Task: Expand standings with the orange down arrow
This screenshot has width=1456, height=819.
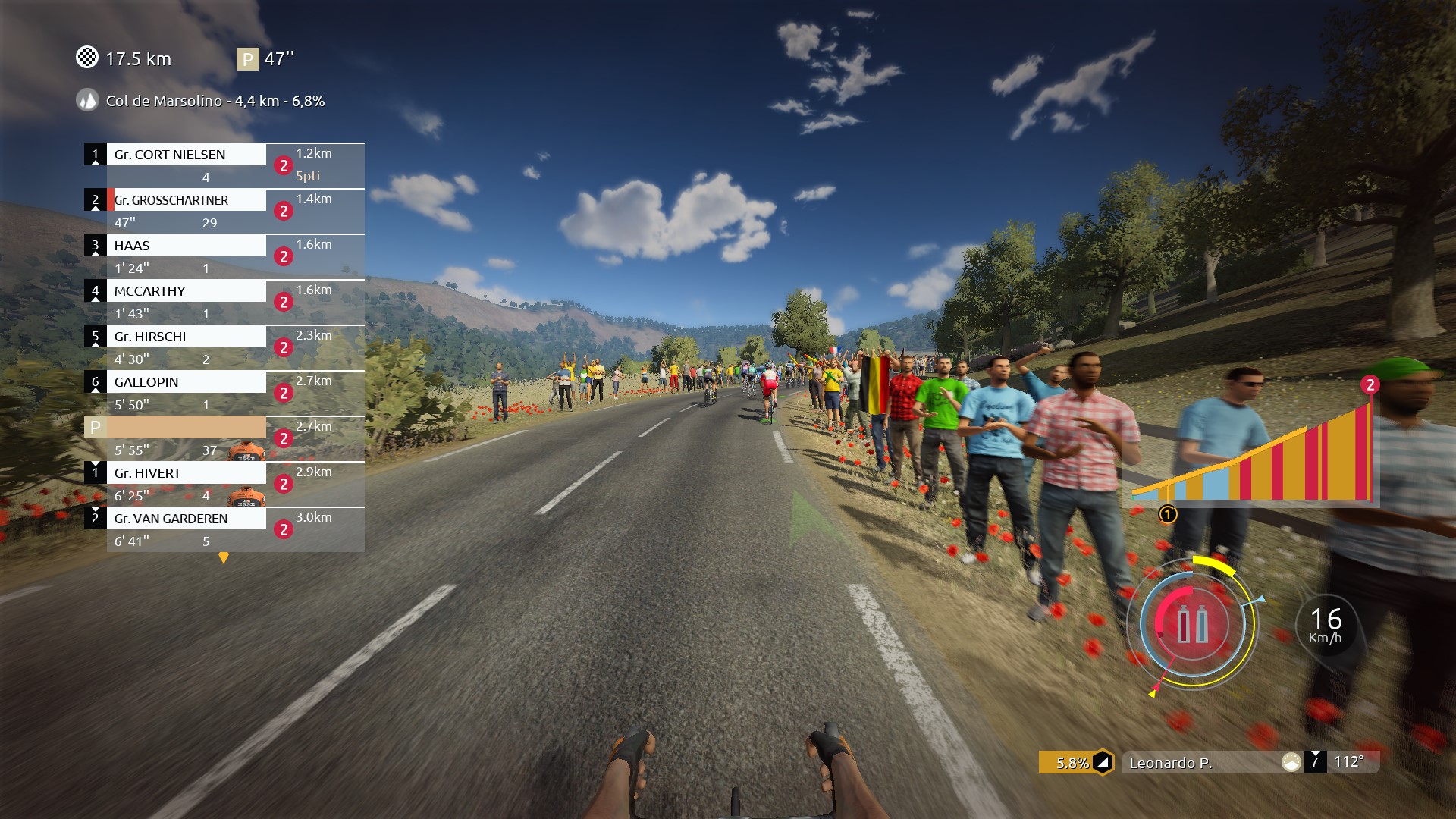Action: point(224,558)
